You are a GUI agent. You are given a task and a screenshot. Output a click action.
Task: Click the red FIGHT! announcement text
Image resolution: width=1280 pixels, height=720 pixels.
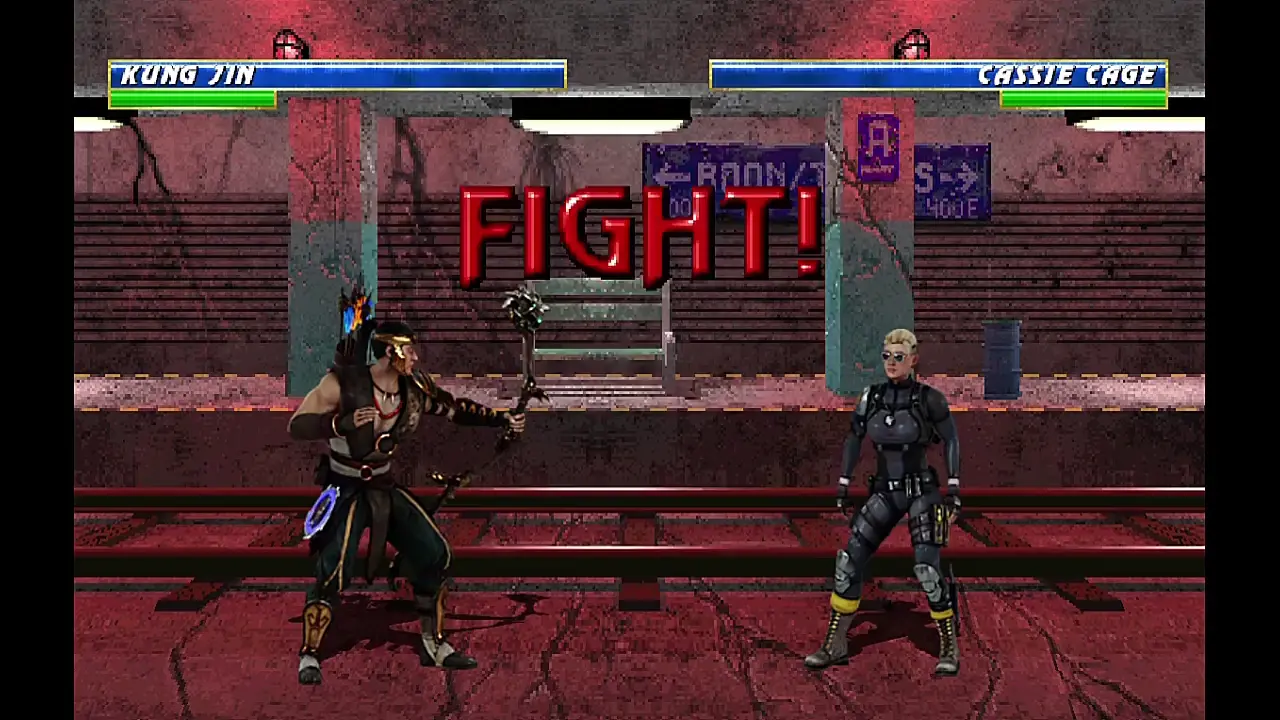tap(640, 232)
